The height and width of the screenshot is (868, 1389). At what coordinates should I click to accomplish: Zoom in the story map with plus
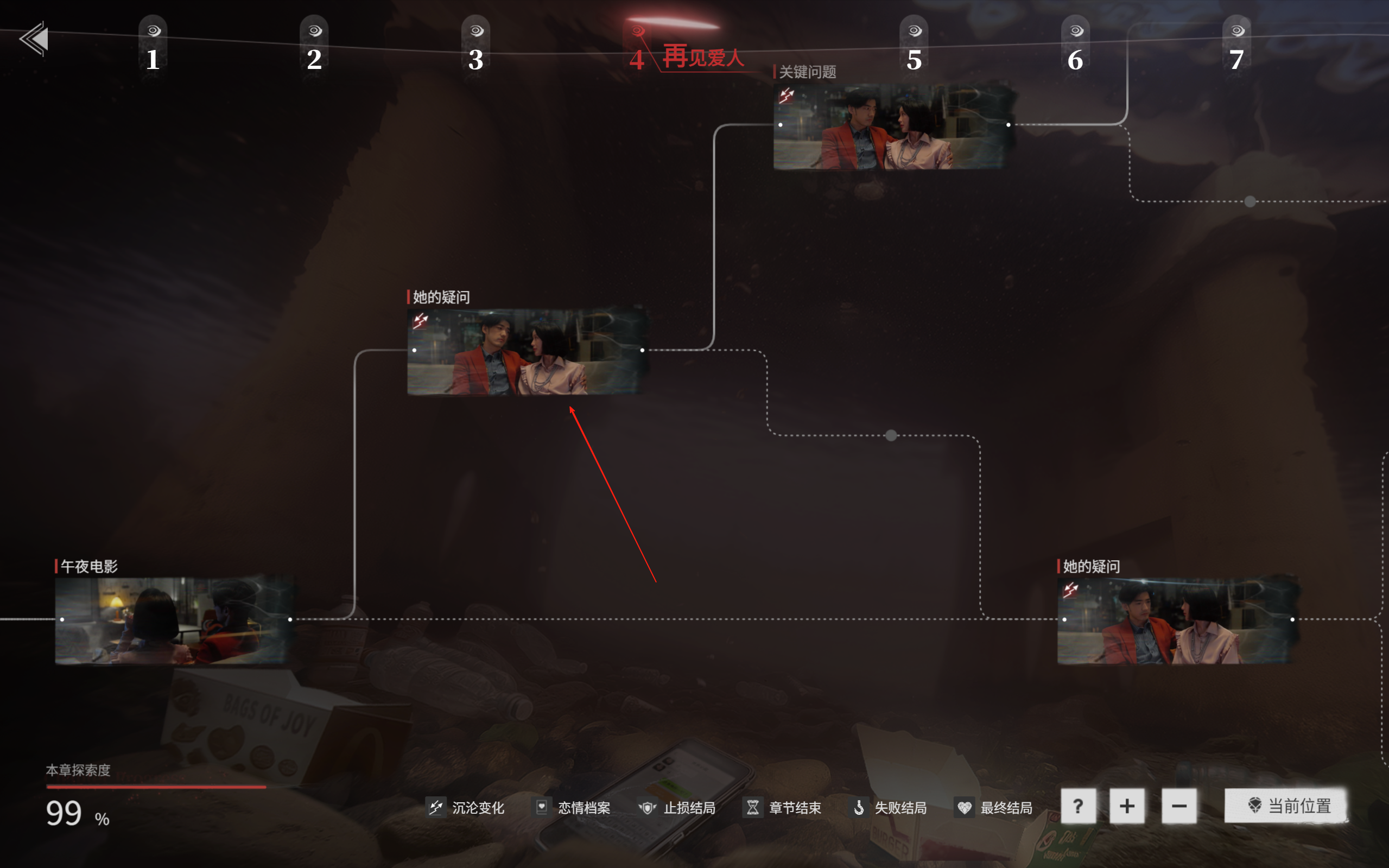1127,806
